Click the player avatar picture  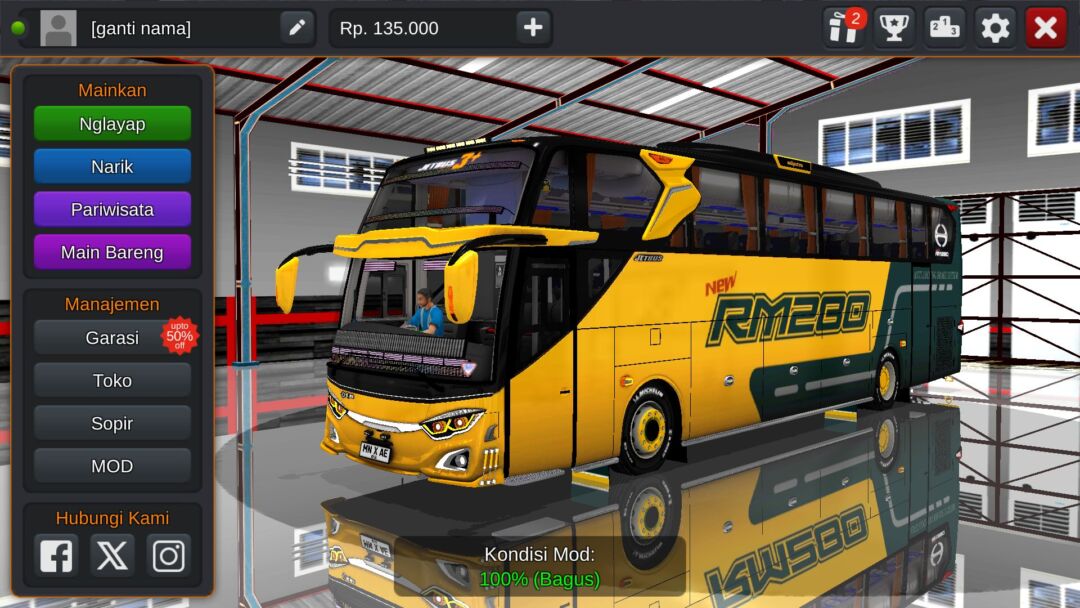coord(58,28)
